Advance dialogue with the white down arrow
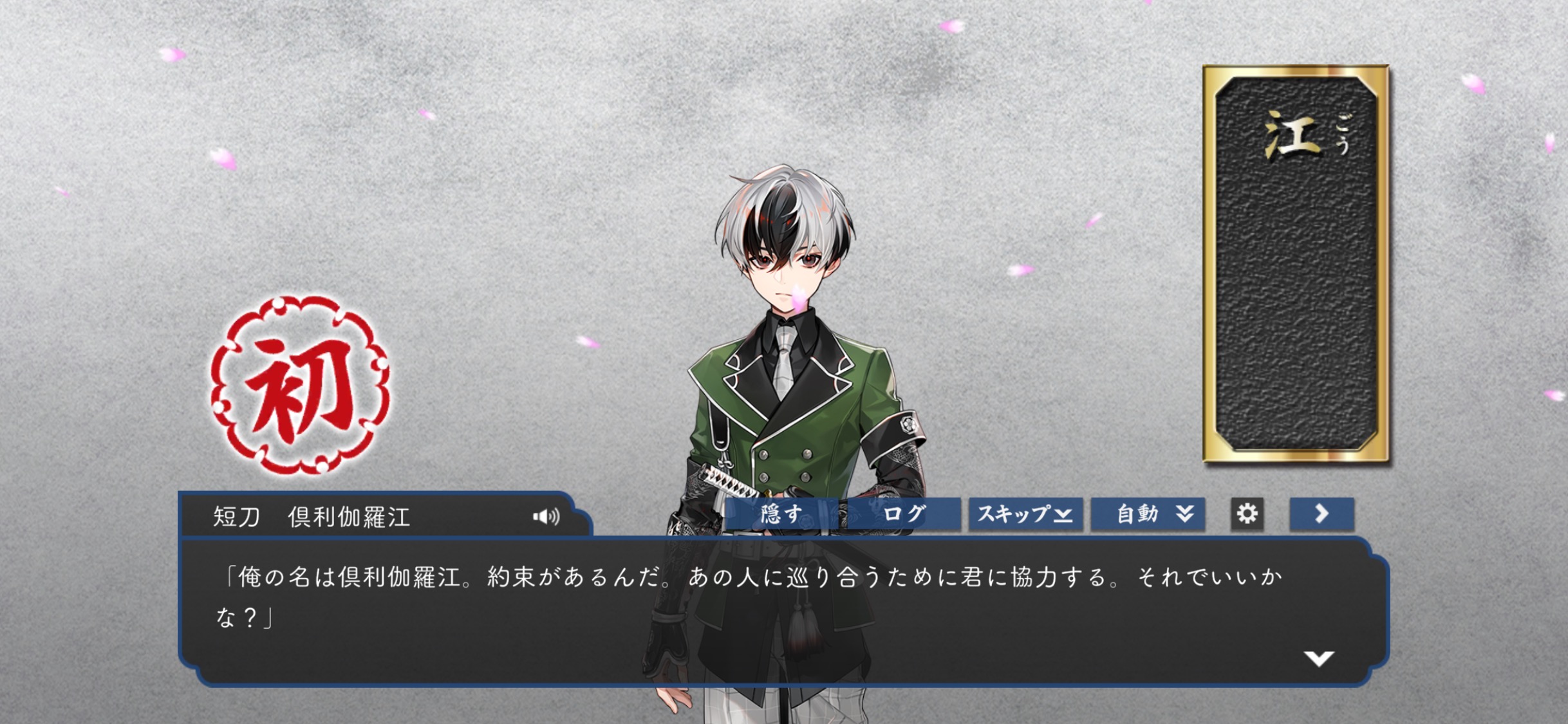The width and height of the screenshot is (1568, 724). click(x=1318, y=658)
